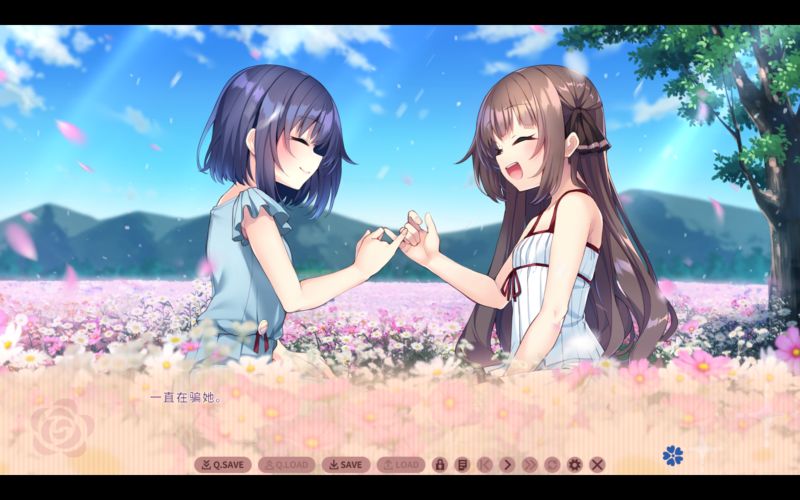
Task: Open settings with the gear icon
Action: [575, 464]
